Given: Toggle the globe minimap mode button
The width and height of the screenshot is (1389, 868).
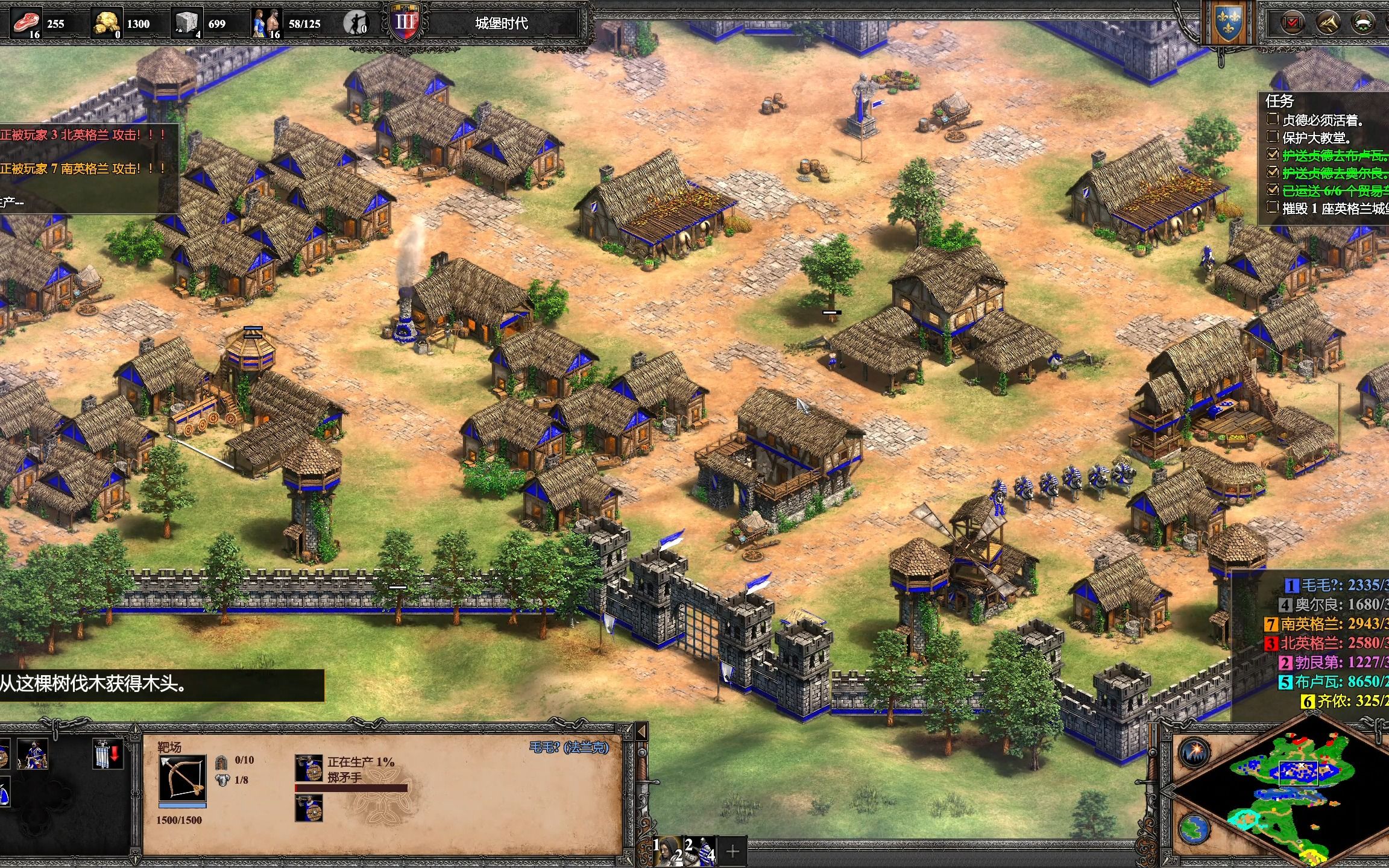Looking at the screenshot, I should (1194, 829).
